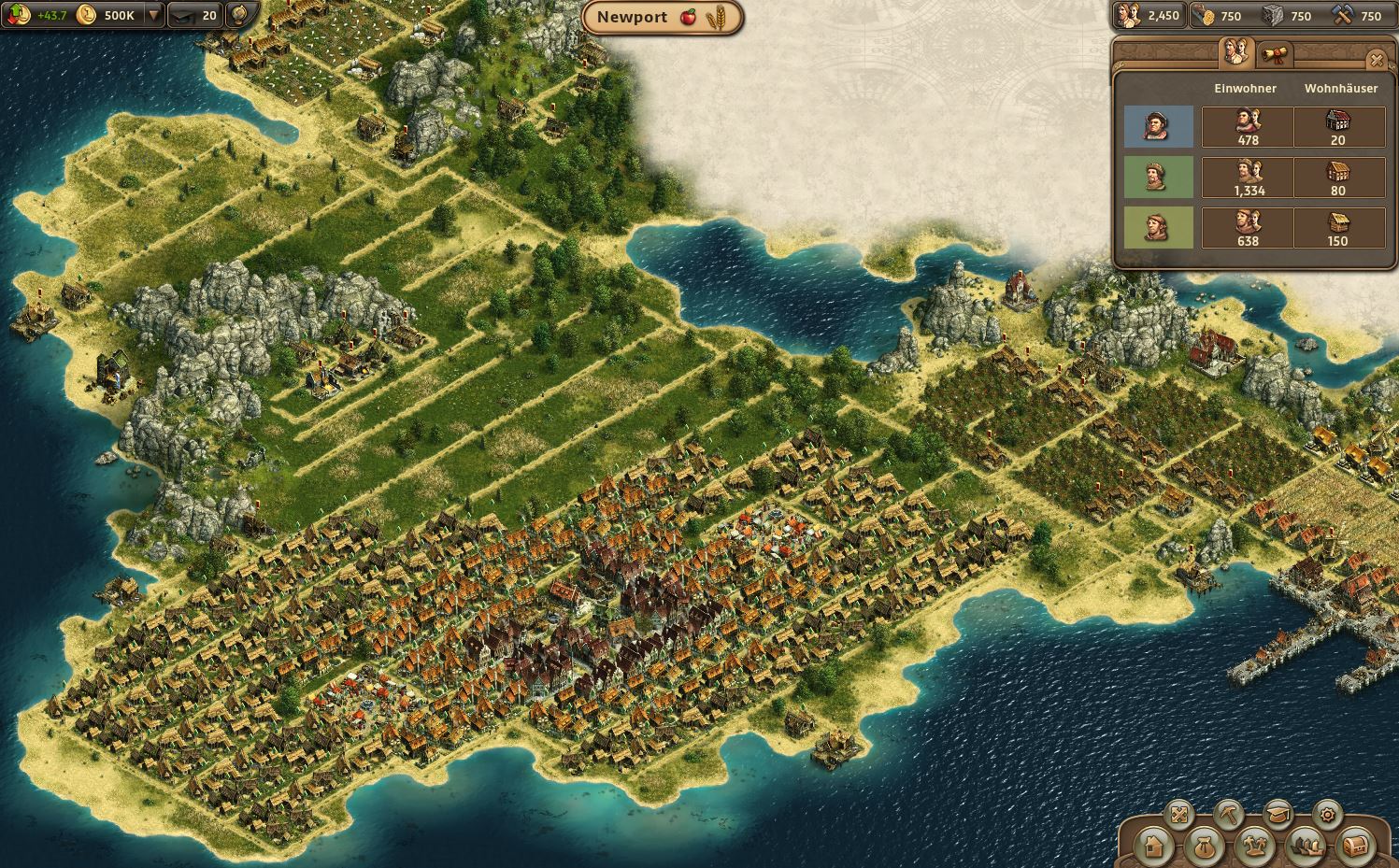Open game options via the gear icon
This screenshot has width=1399, height=868.
pos(1327,815)
